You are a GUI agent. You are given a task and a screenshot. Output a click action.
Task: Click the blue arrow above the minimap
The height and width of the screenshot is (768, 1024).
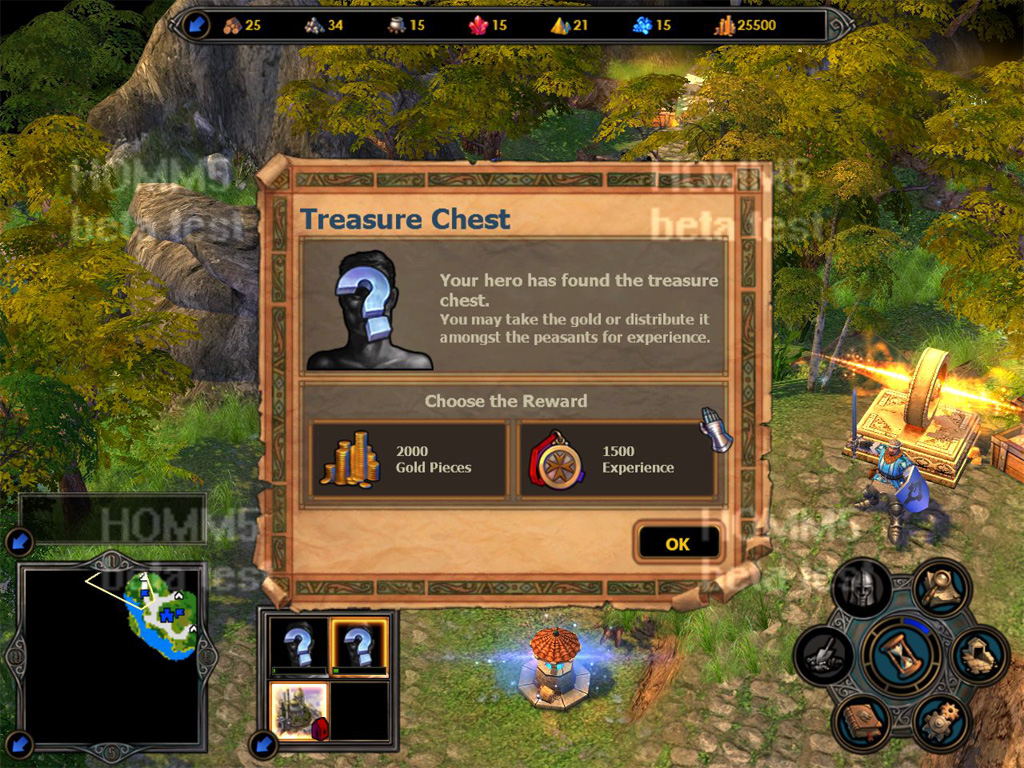18,543
